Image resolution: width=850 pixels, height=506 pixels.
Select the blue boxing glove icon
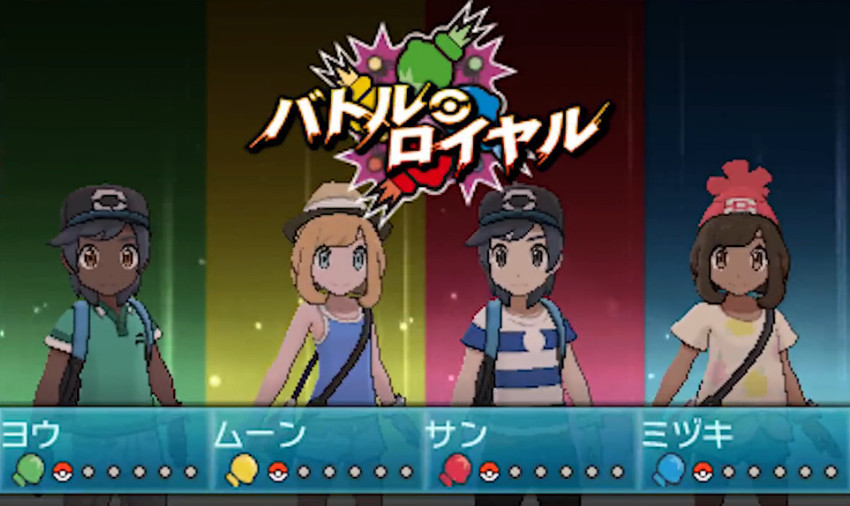668,469
